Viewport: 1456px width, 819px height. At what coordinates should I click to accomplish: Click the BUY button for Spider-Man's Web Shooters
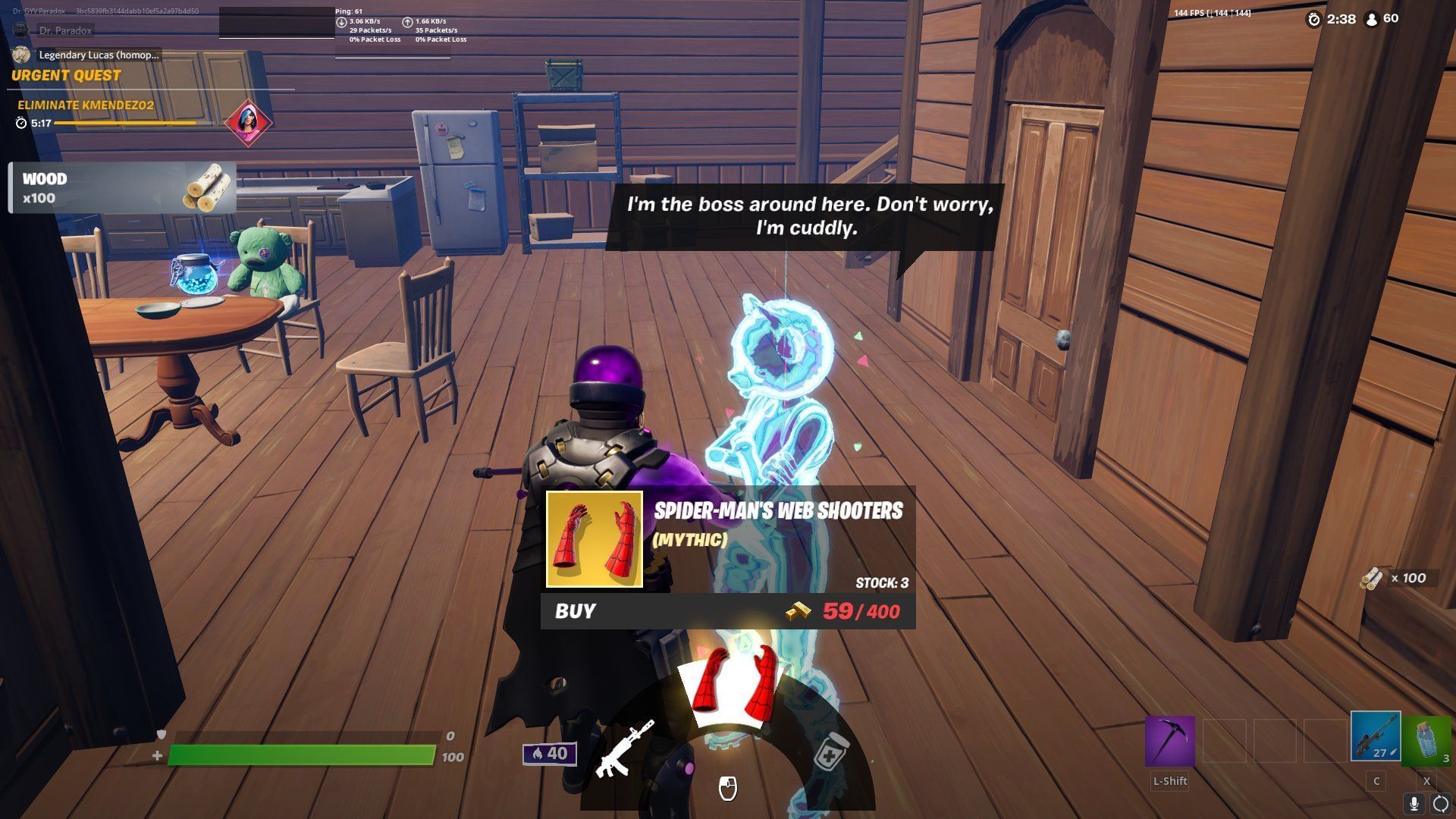[x=576, y=611]
